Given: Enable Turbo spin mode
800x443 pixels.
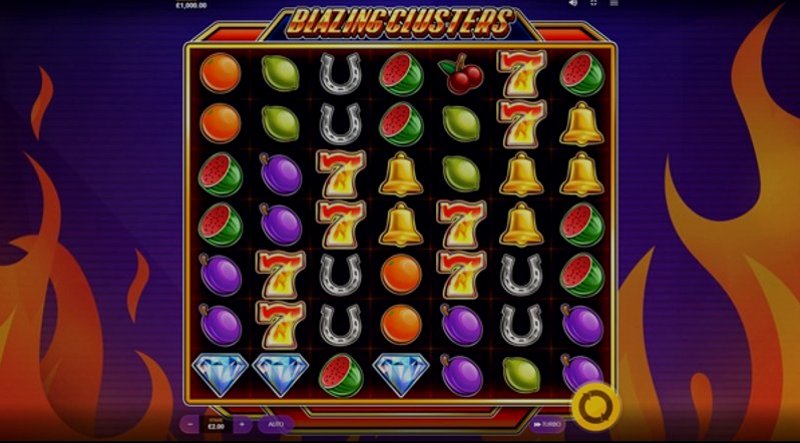Looking at the screenshot, I should pos(549,424).
